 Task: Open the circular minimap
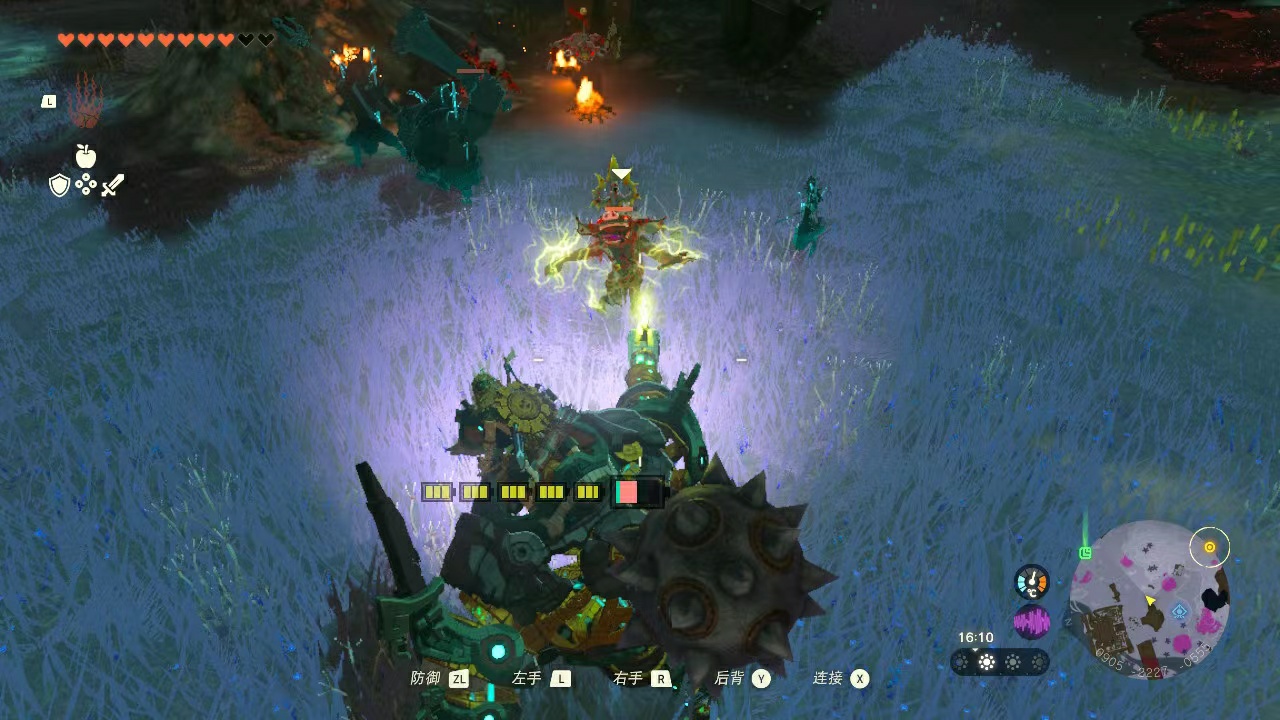(1149, 598)
